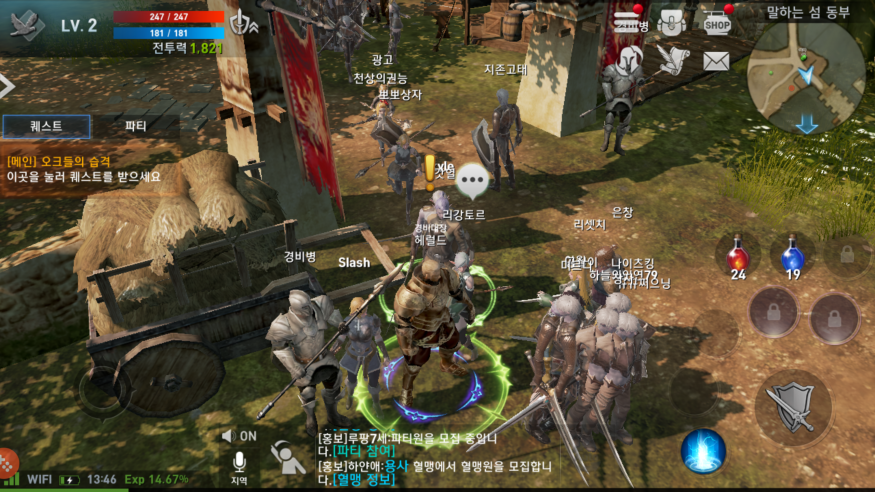Activate the glowing blue skill
The width and height of the screenshot is (875, 492).
(703, 451)
